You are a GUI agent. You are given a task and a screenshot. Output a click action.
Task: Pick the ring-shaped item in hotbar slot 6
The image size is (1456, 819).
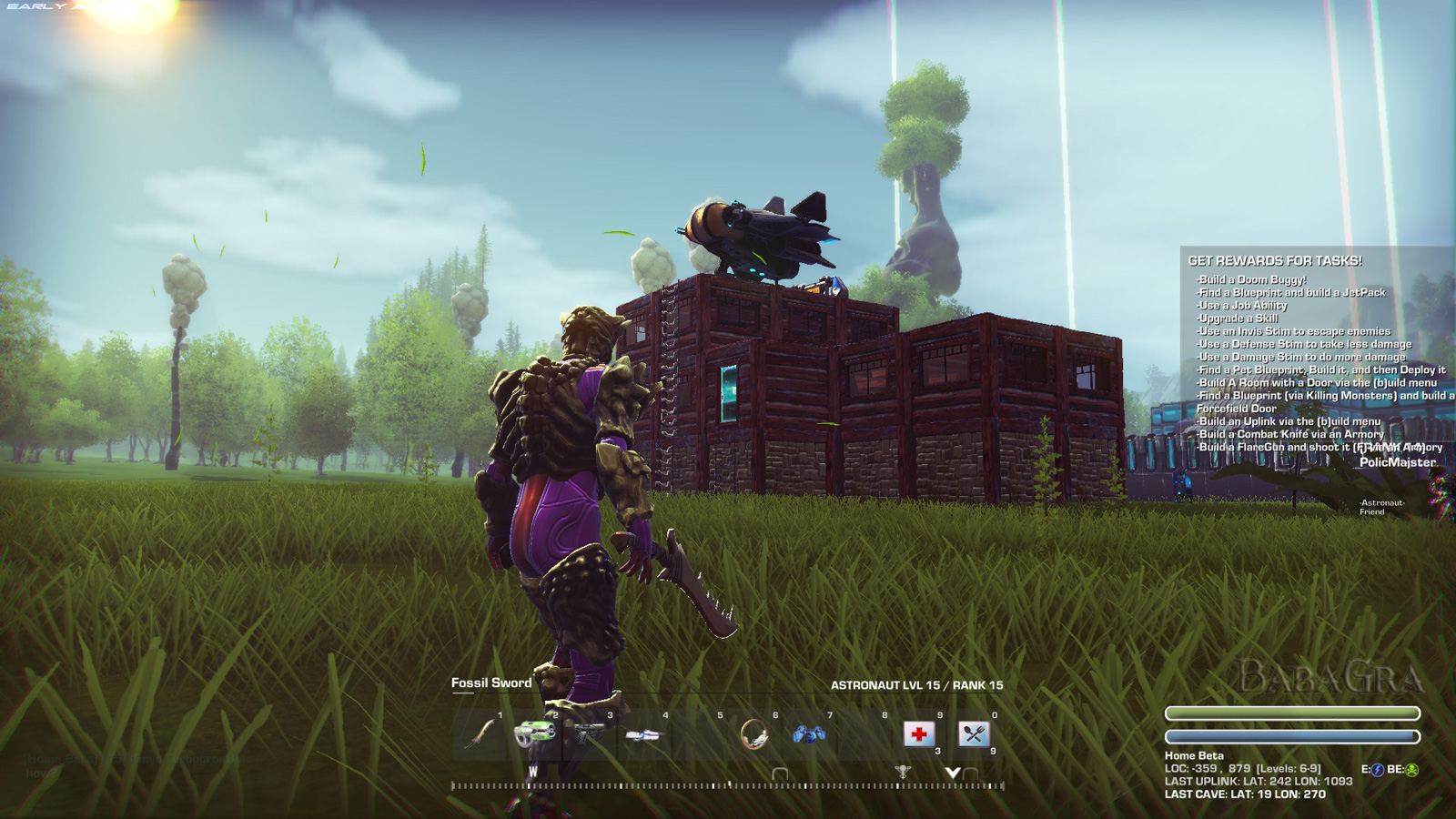pos(753,733)
